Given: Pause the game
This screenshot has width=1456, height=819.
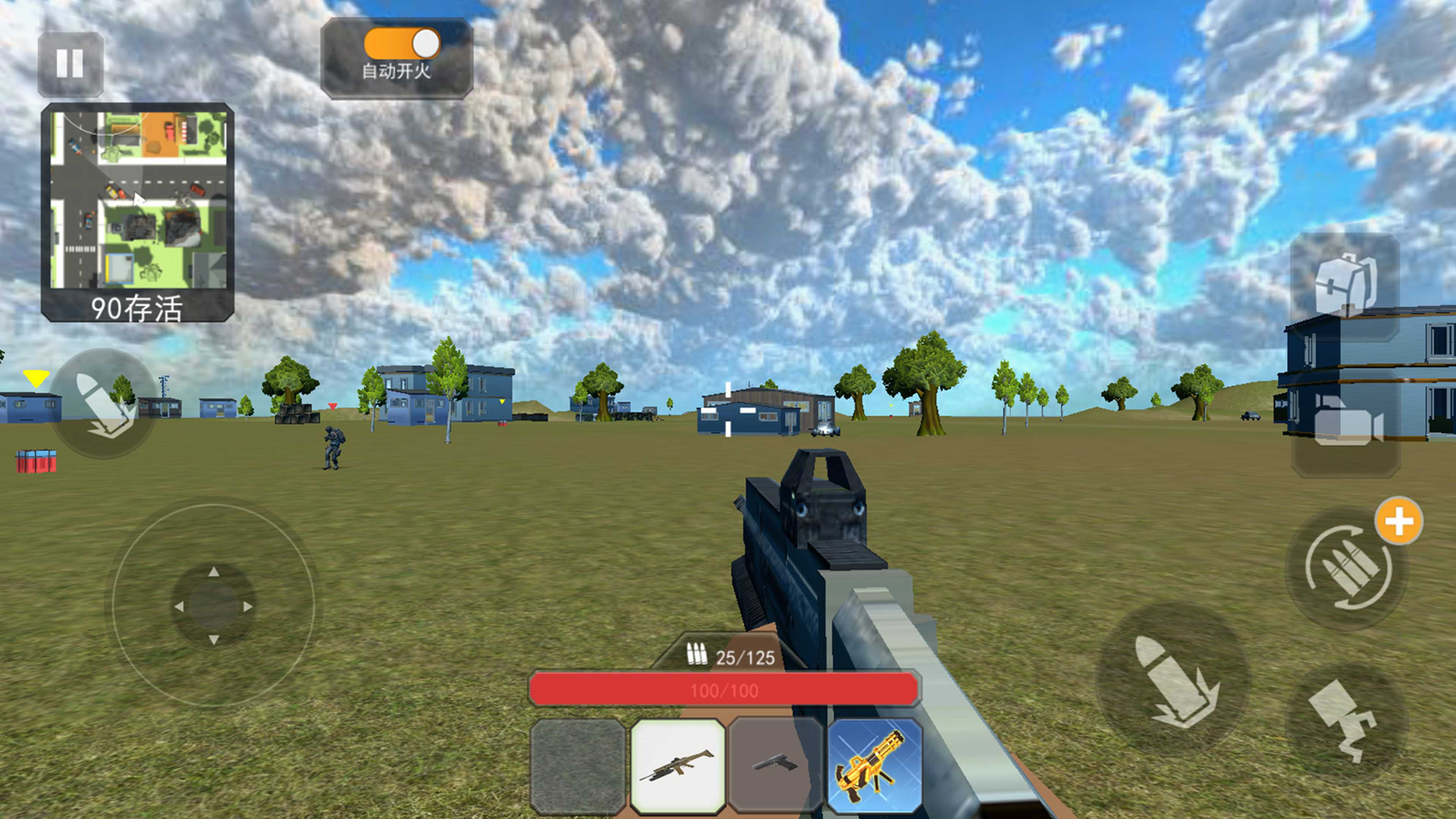Looking at the screenshot, I should tap(70, 63).
